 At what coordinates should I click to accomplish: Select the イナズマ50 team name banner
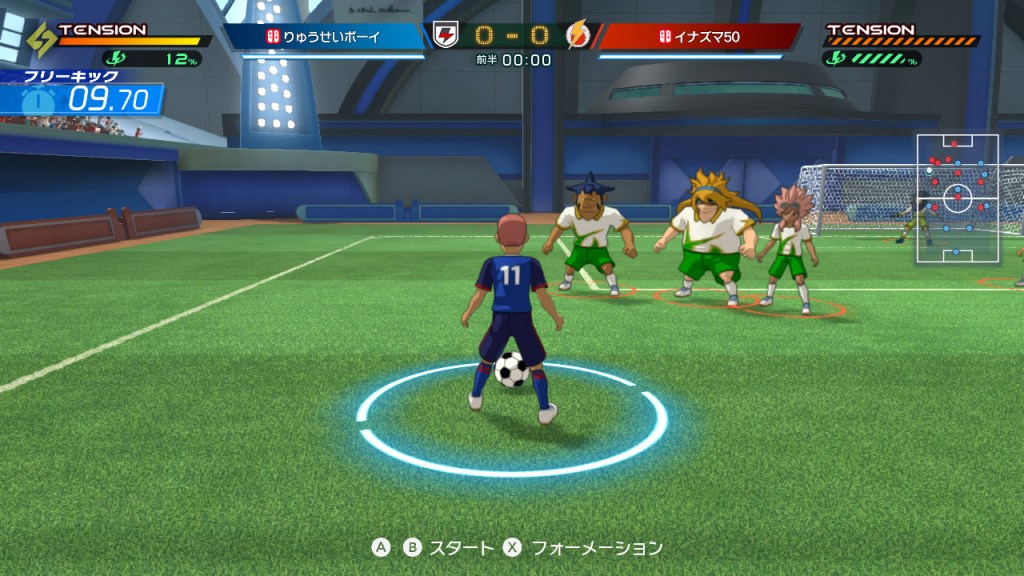pos(698,37)
